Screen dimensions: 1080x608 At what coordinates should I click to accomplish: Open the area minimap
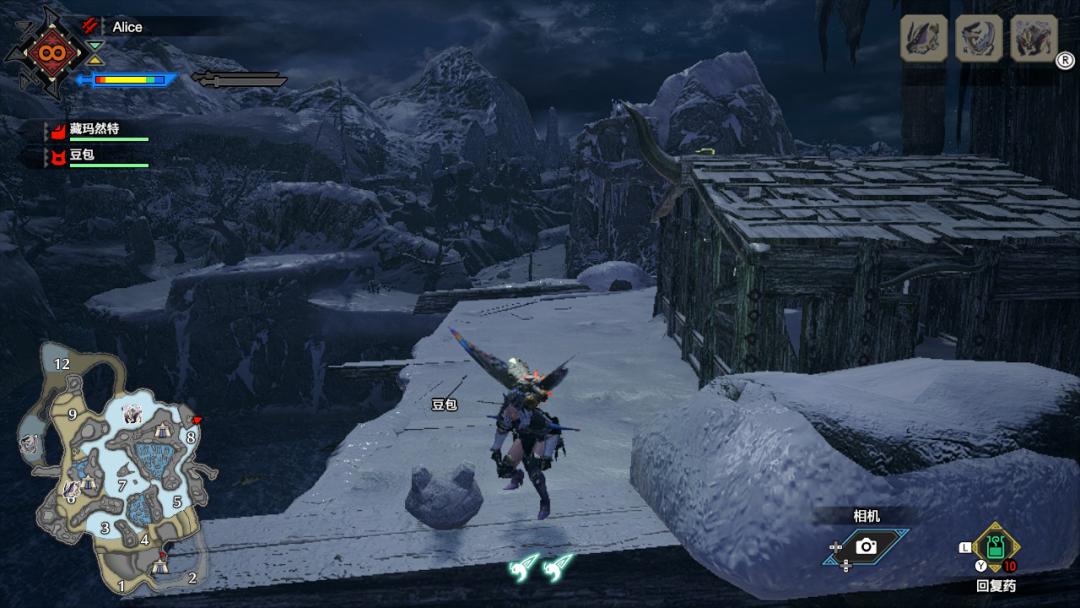coord(115,470)
